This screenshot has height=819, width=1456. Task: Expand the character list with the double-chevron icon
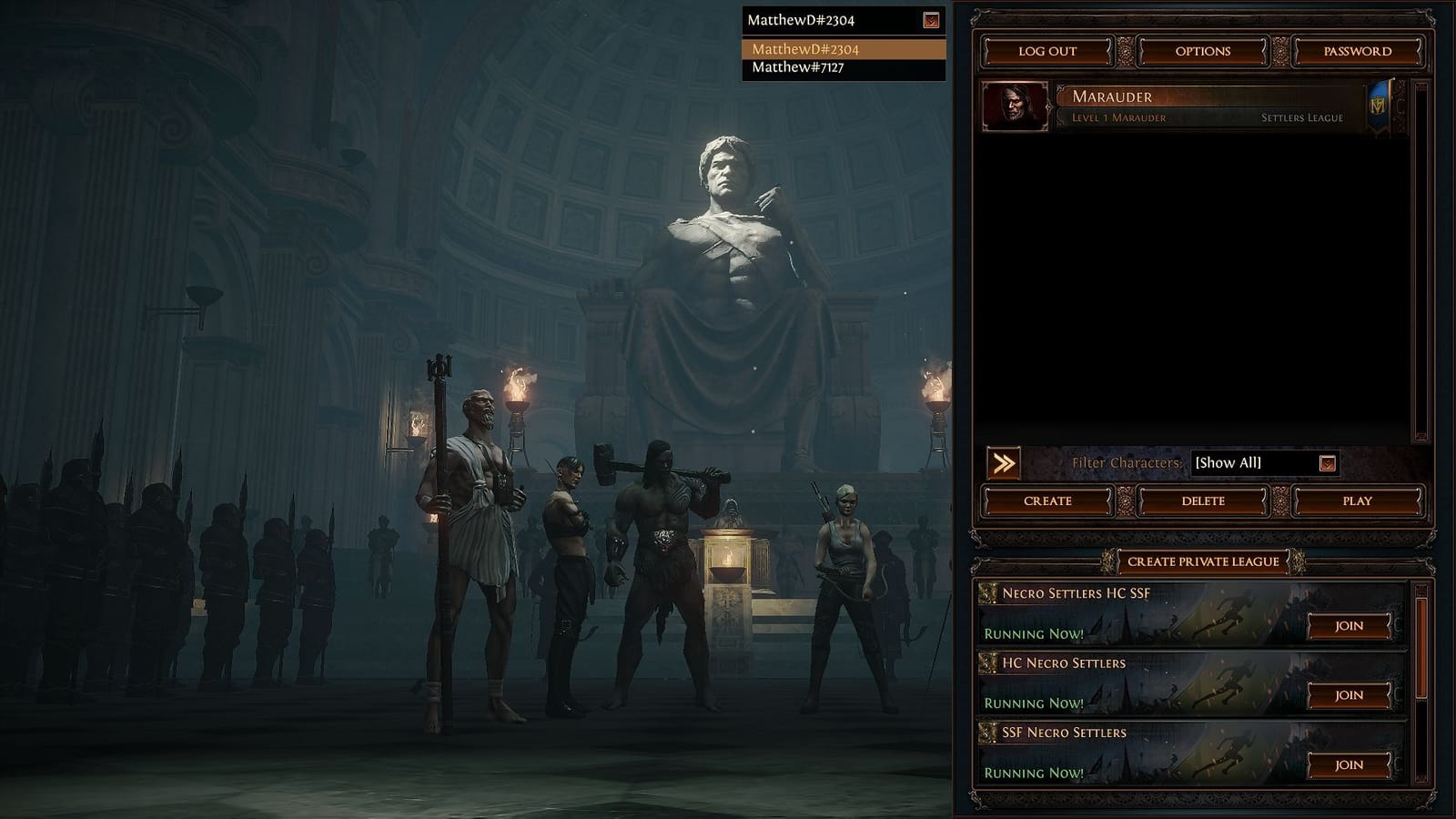point(1004,463)
